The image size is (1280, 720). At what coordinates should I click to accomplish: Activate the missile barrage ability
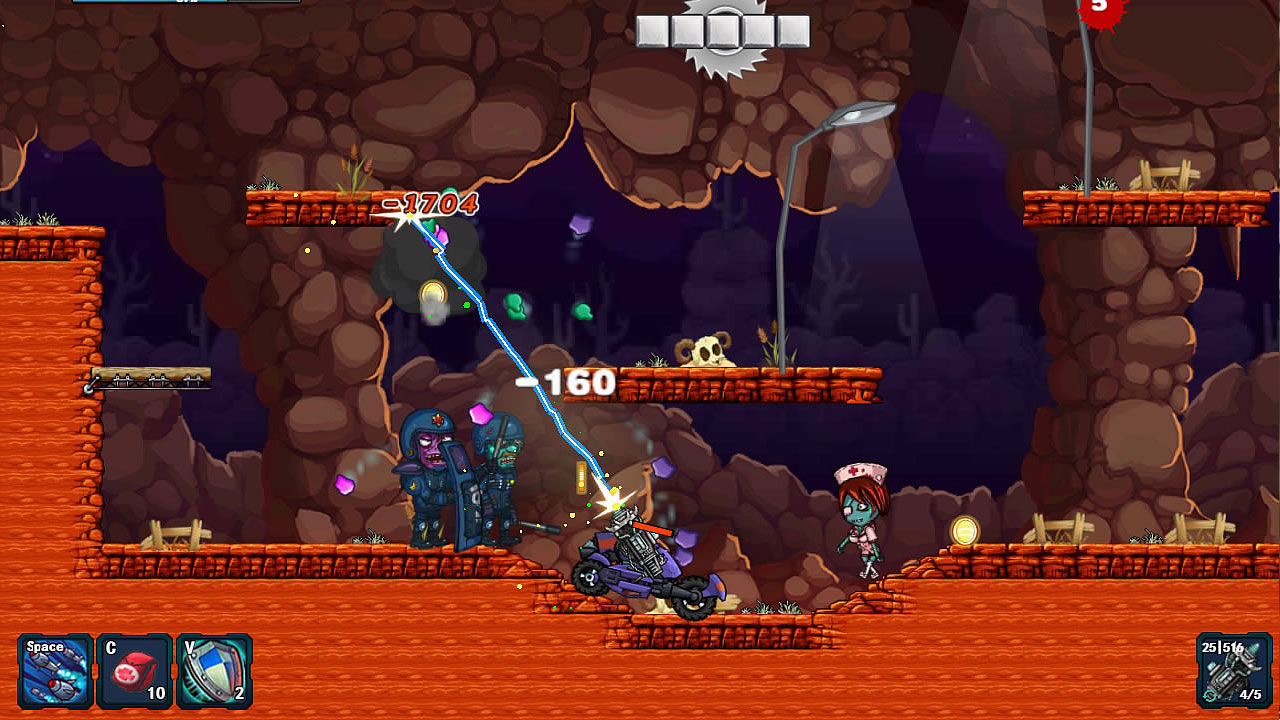click(55, 671)
